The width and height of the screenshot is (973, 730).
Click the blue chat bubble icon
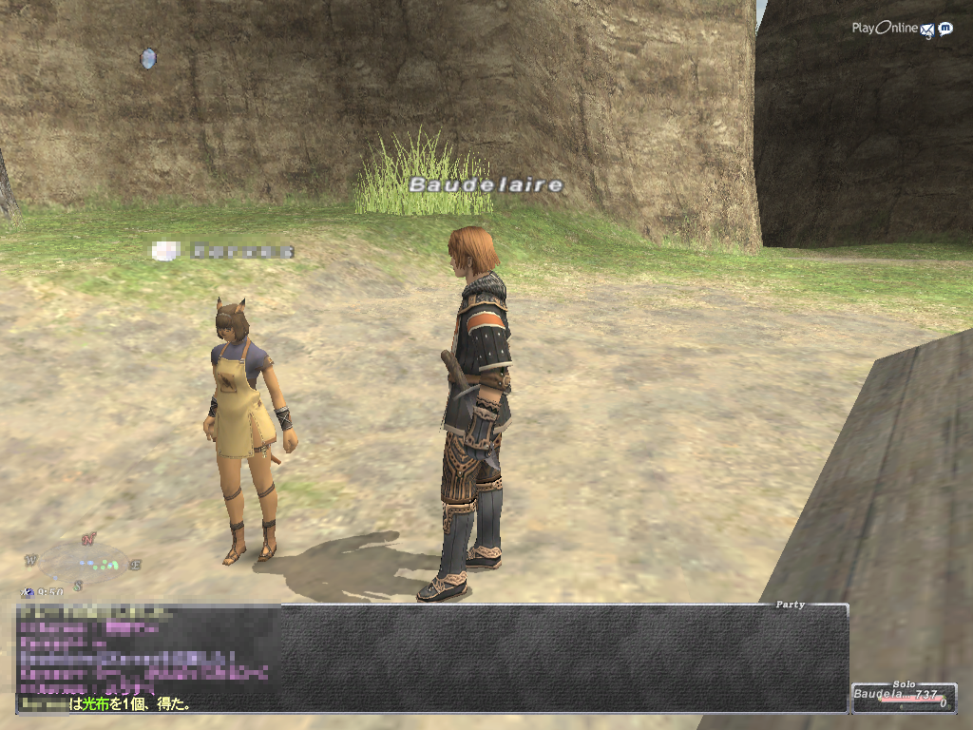[x=945, y=29]
